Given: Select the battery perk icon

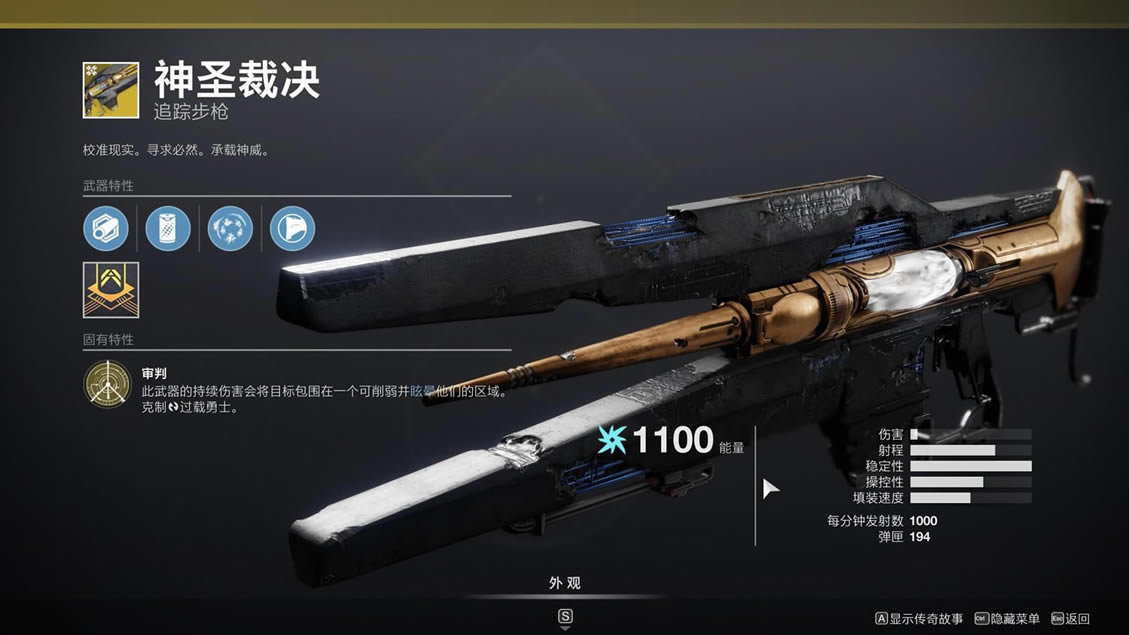Looking at the screenshot, I should click(x=168, y=229).
